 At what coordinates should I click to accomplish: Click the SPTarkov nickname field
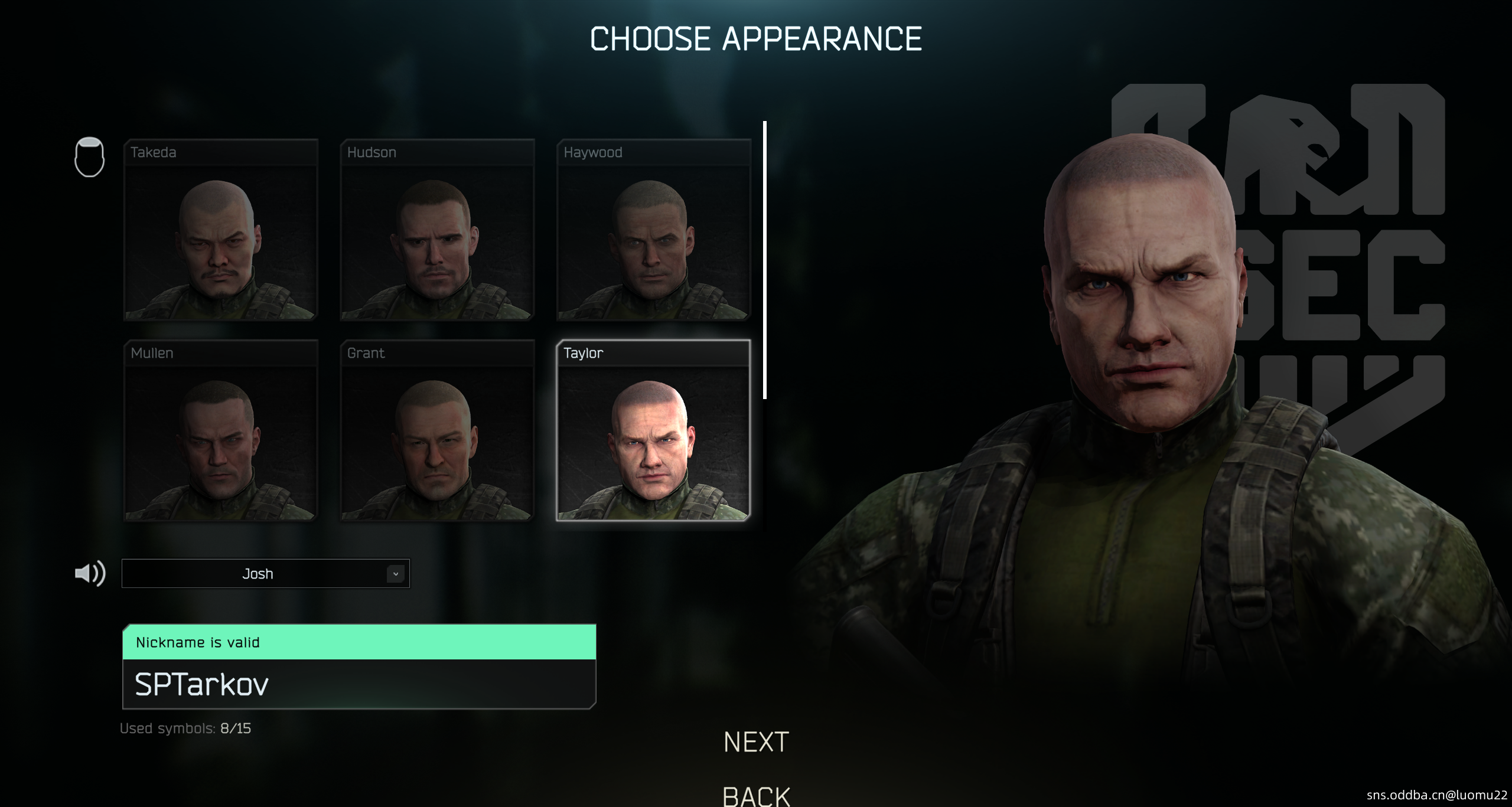[x=359, y=684]
